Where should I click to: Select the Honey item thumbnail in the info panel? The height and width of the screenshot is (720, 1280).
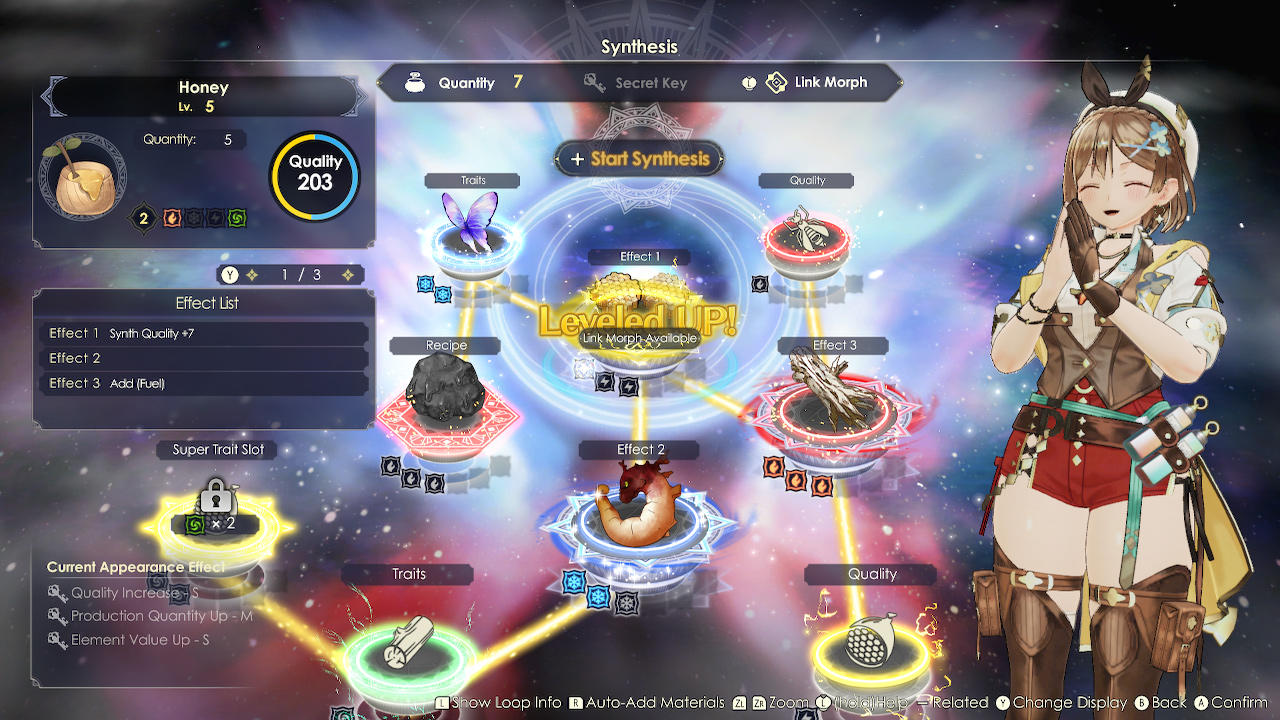click(x=85, y=175)
